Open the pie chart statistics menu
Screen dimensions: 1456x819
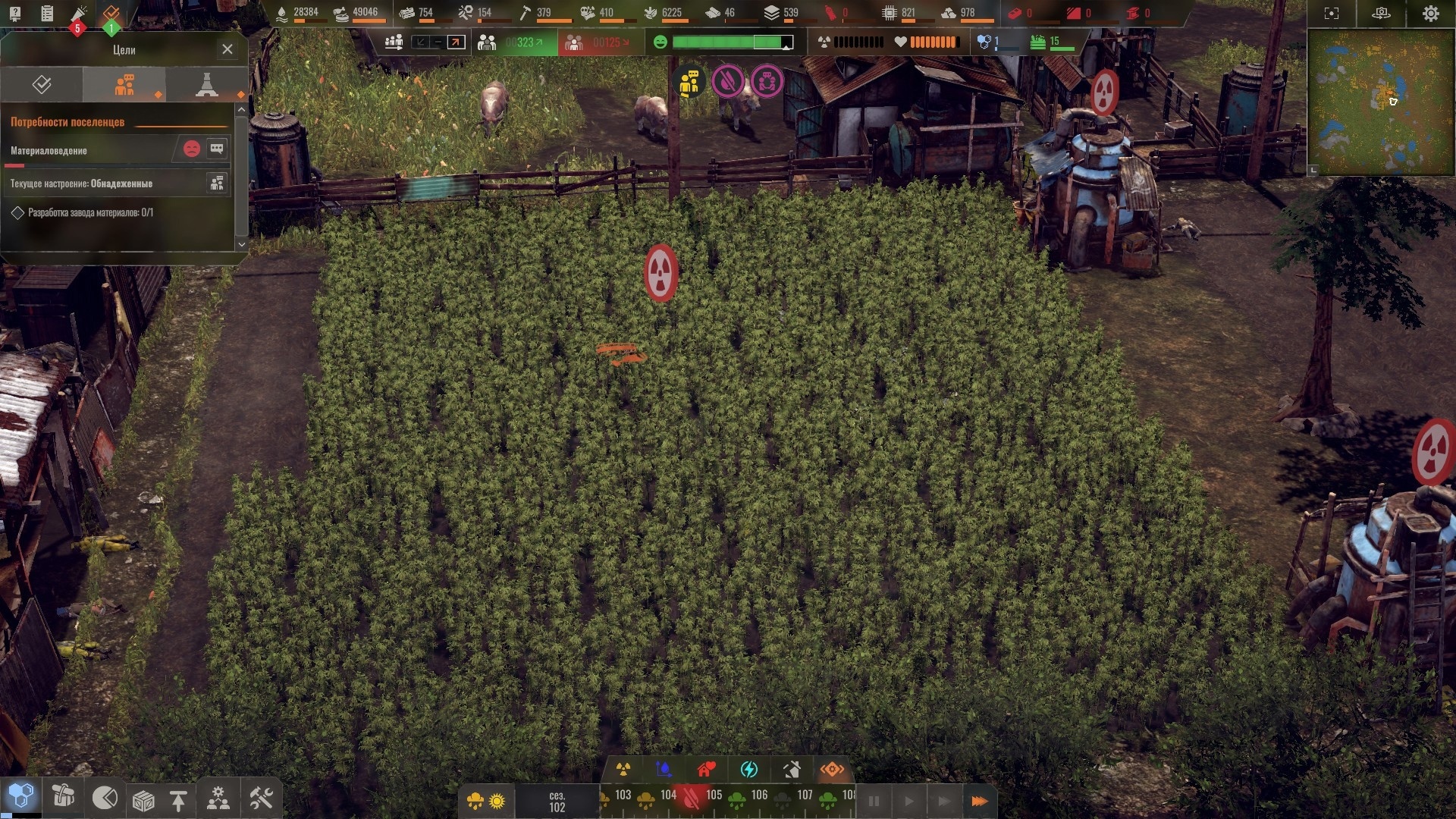coord(105,798)
